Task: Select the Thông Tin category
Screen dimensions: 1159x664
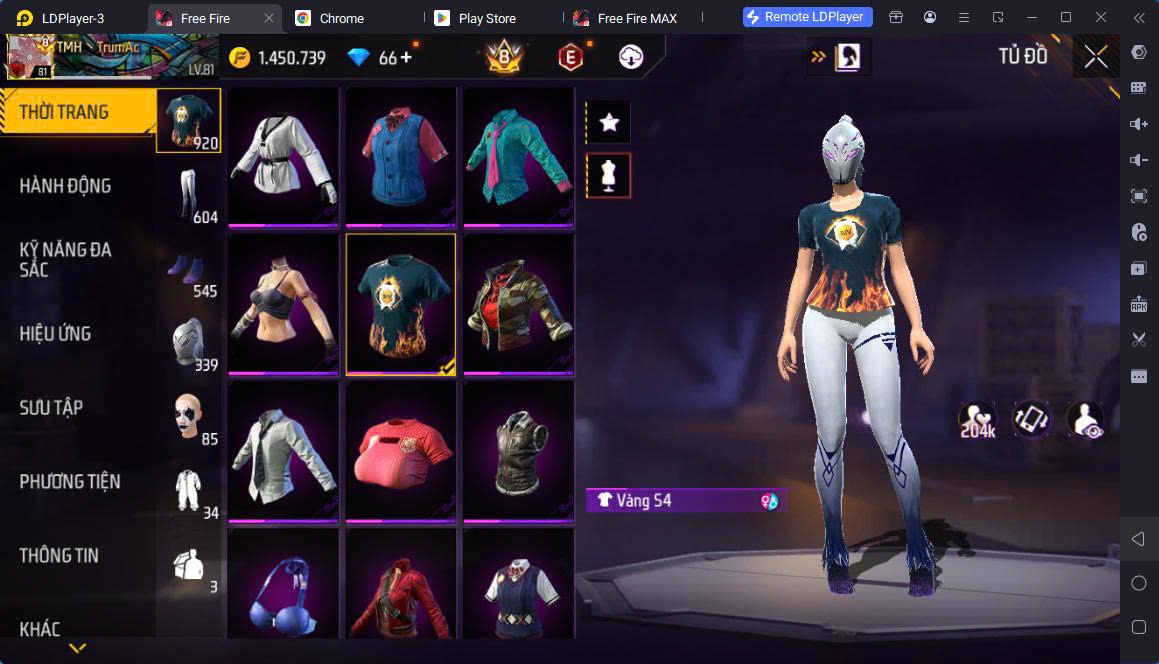Action: click(59, 555)
